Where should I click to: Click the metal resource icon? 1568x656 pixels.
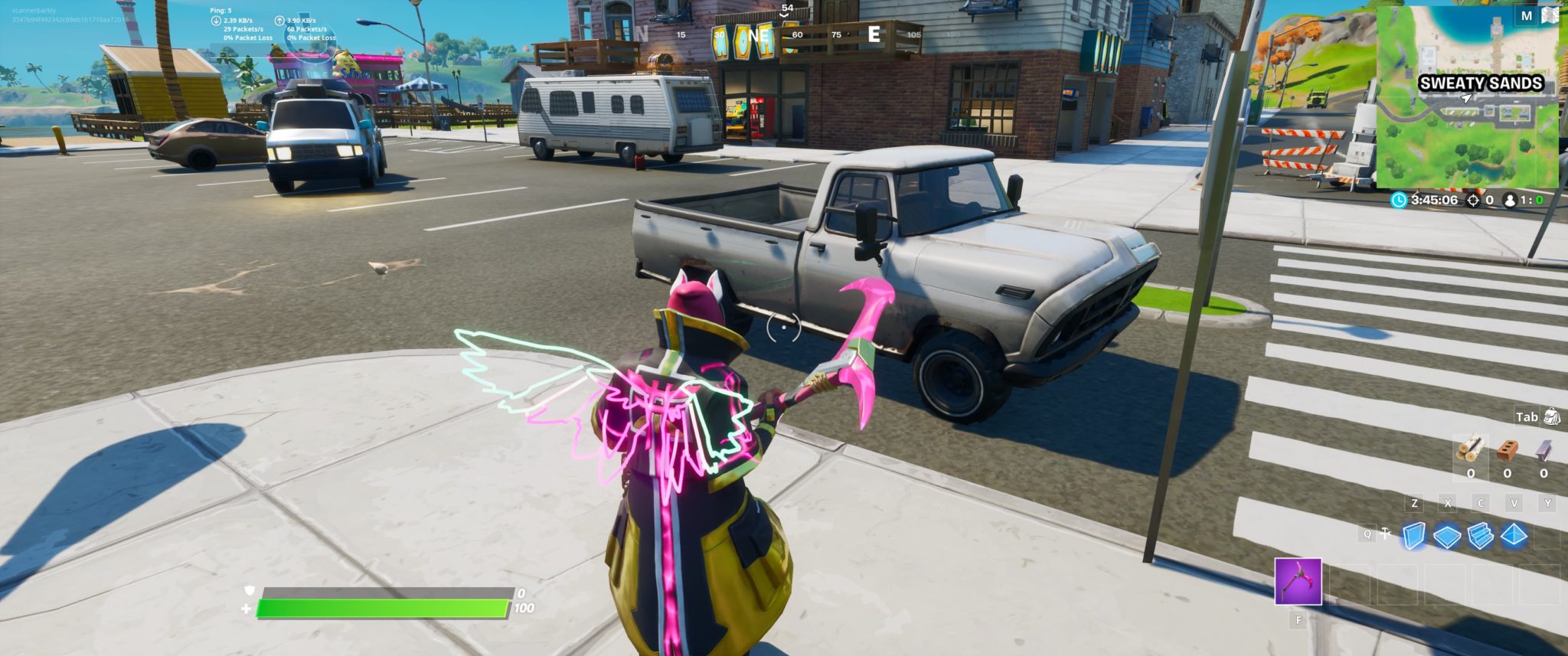[1541, 450]
